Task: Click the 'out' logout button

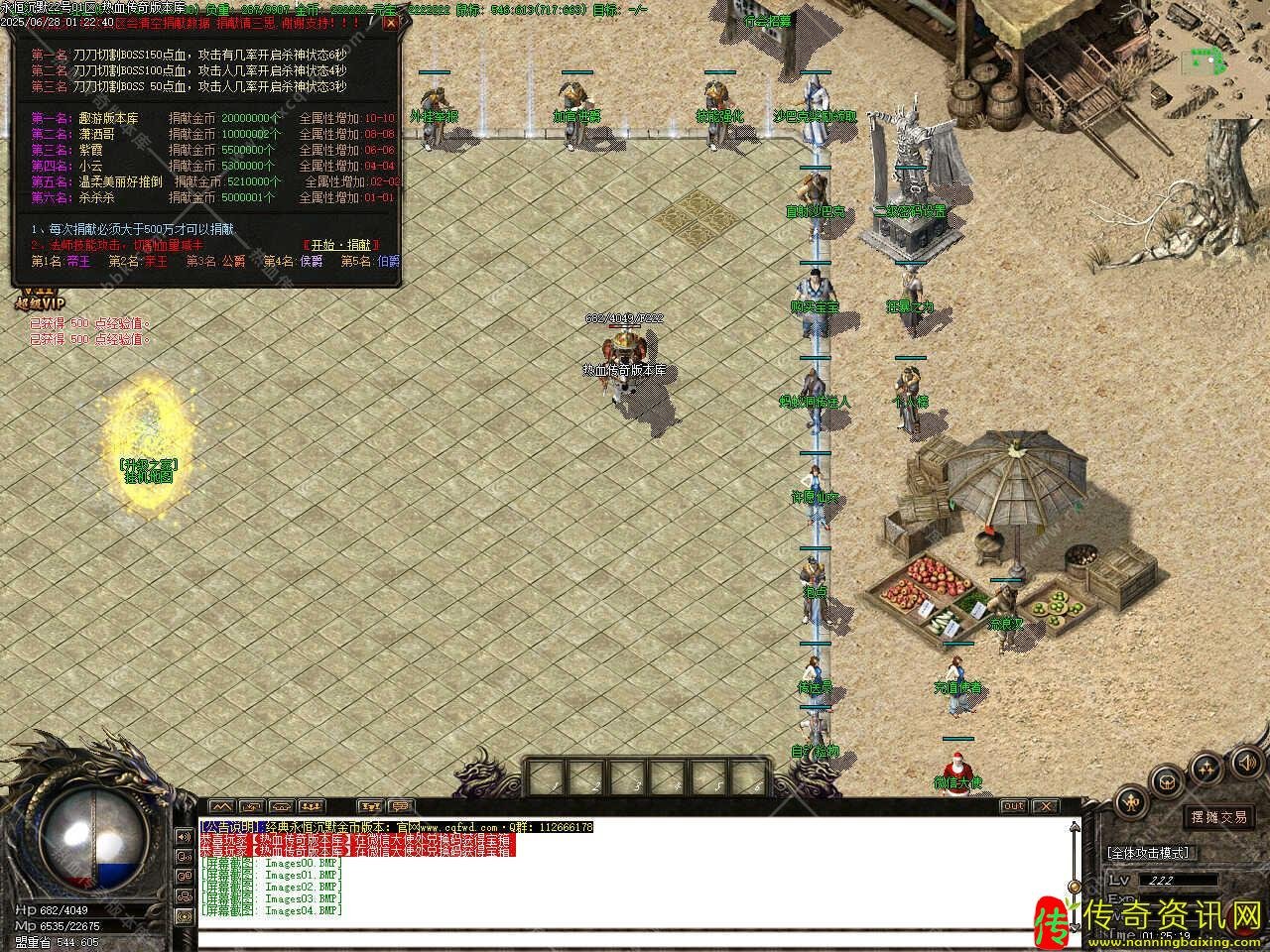Action: [1013, 806]
